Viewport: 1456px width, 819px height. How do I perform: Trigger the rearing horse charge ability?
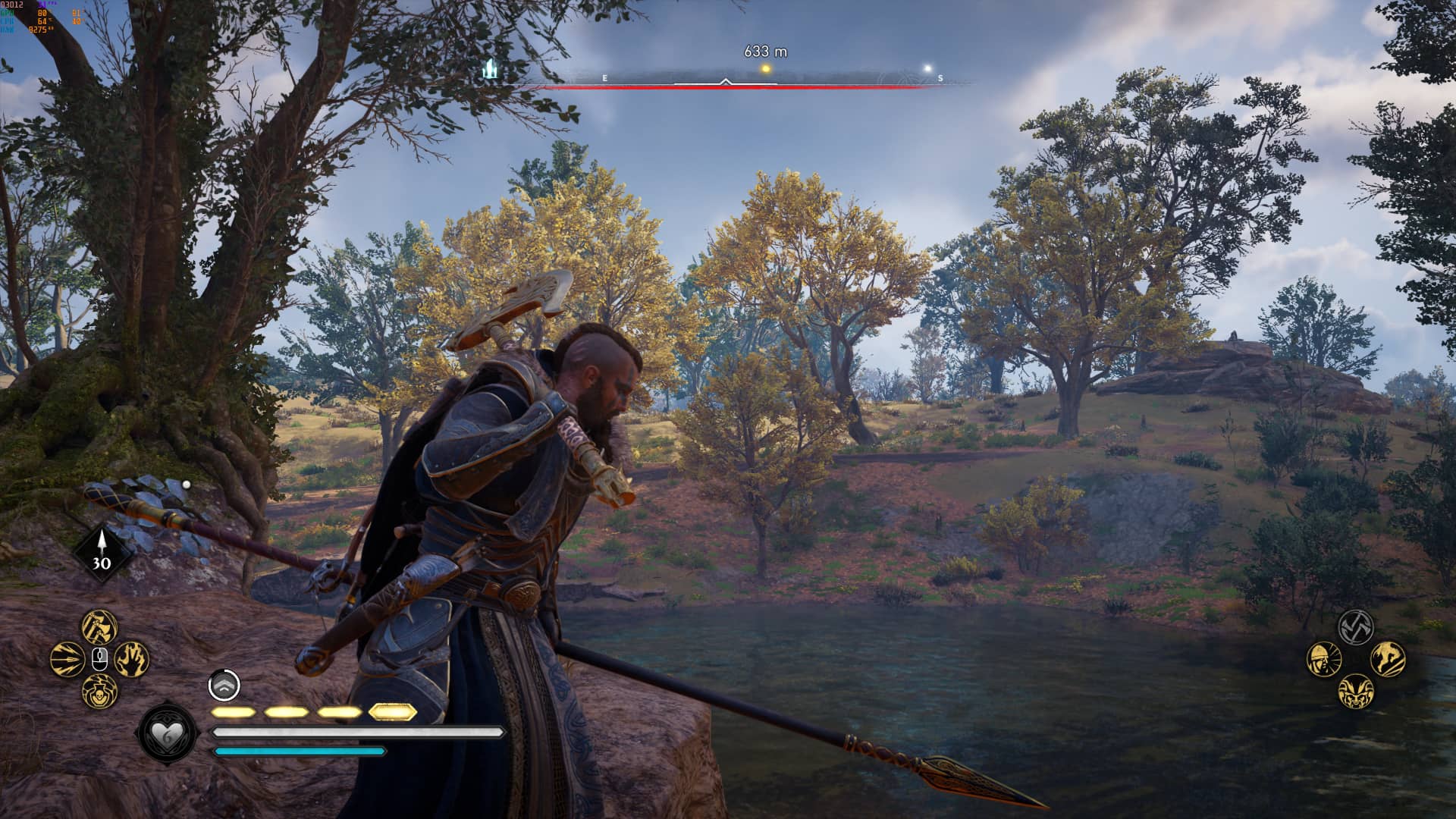click(1388, 658)
